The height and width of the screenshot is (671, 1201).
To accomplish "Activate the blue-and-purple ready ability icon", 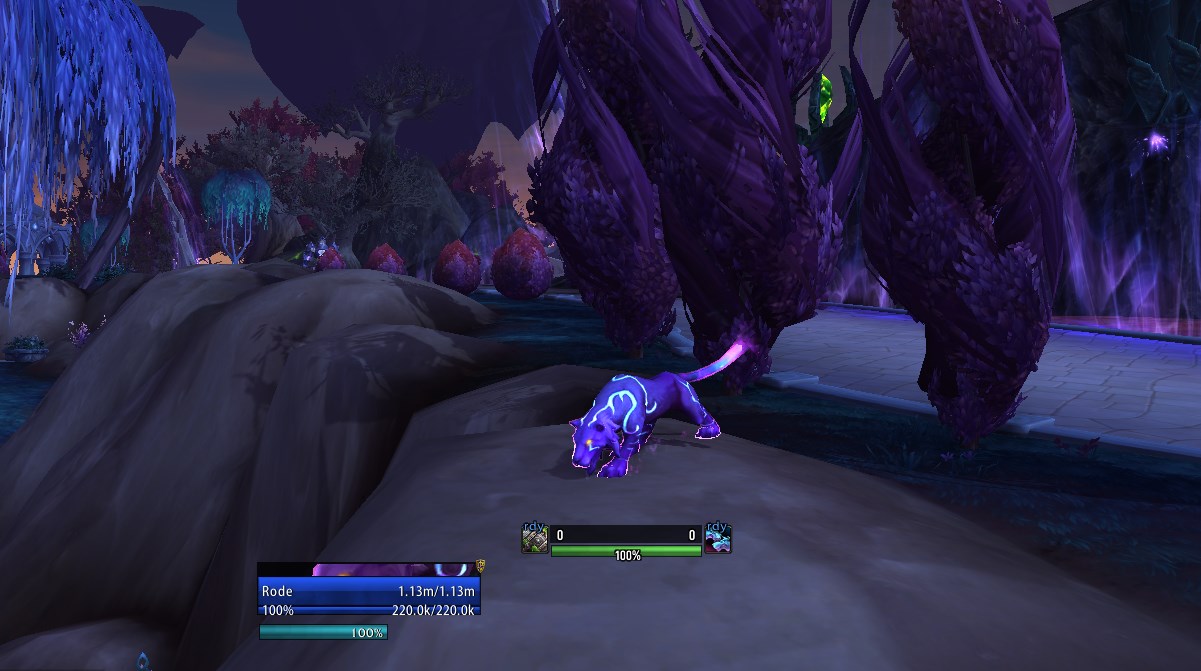I will click(718, 540).
